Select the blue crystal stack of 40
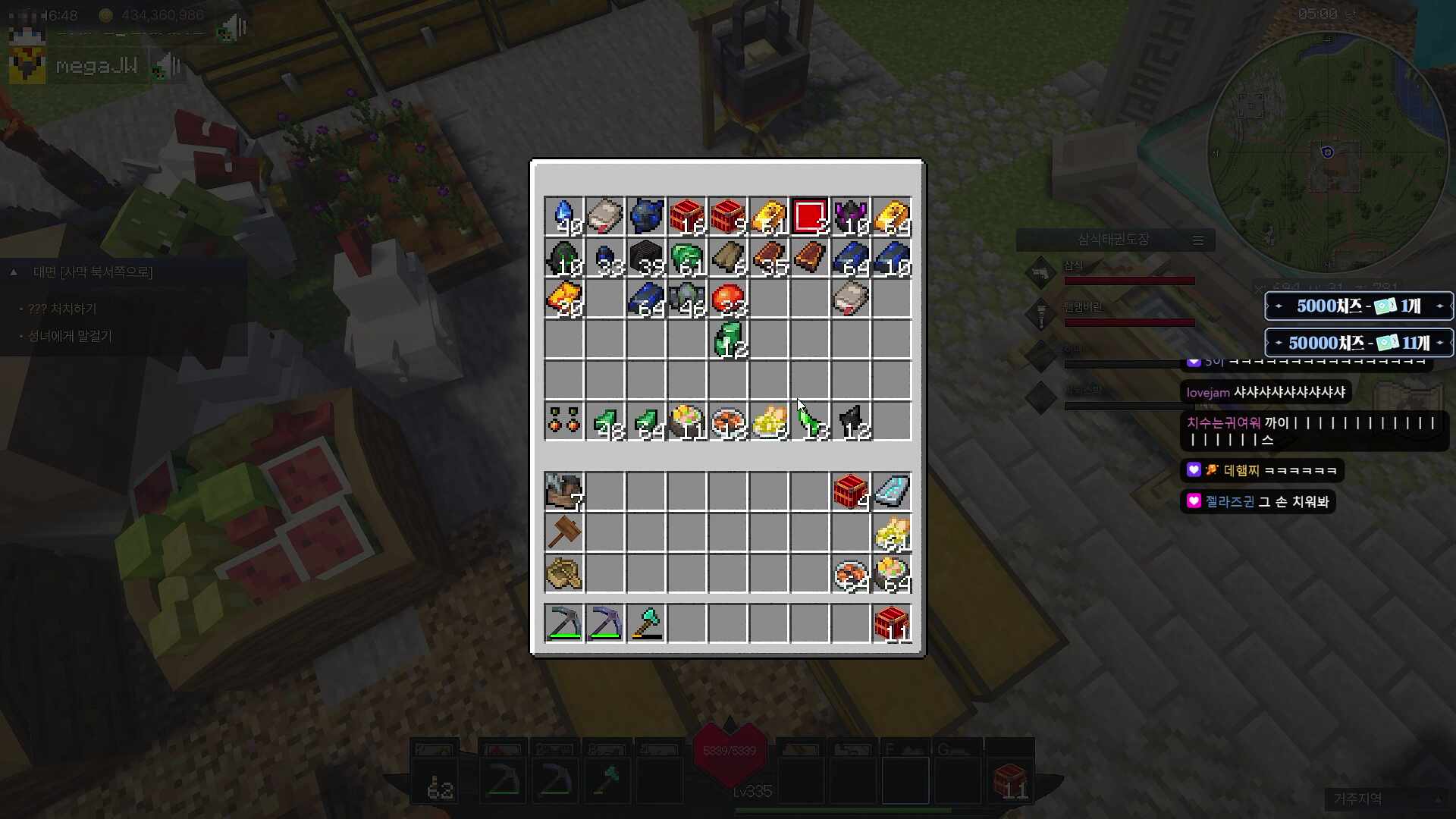 point(564,217)
